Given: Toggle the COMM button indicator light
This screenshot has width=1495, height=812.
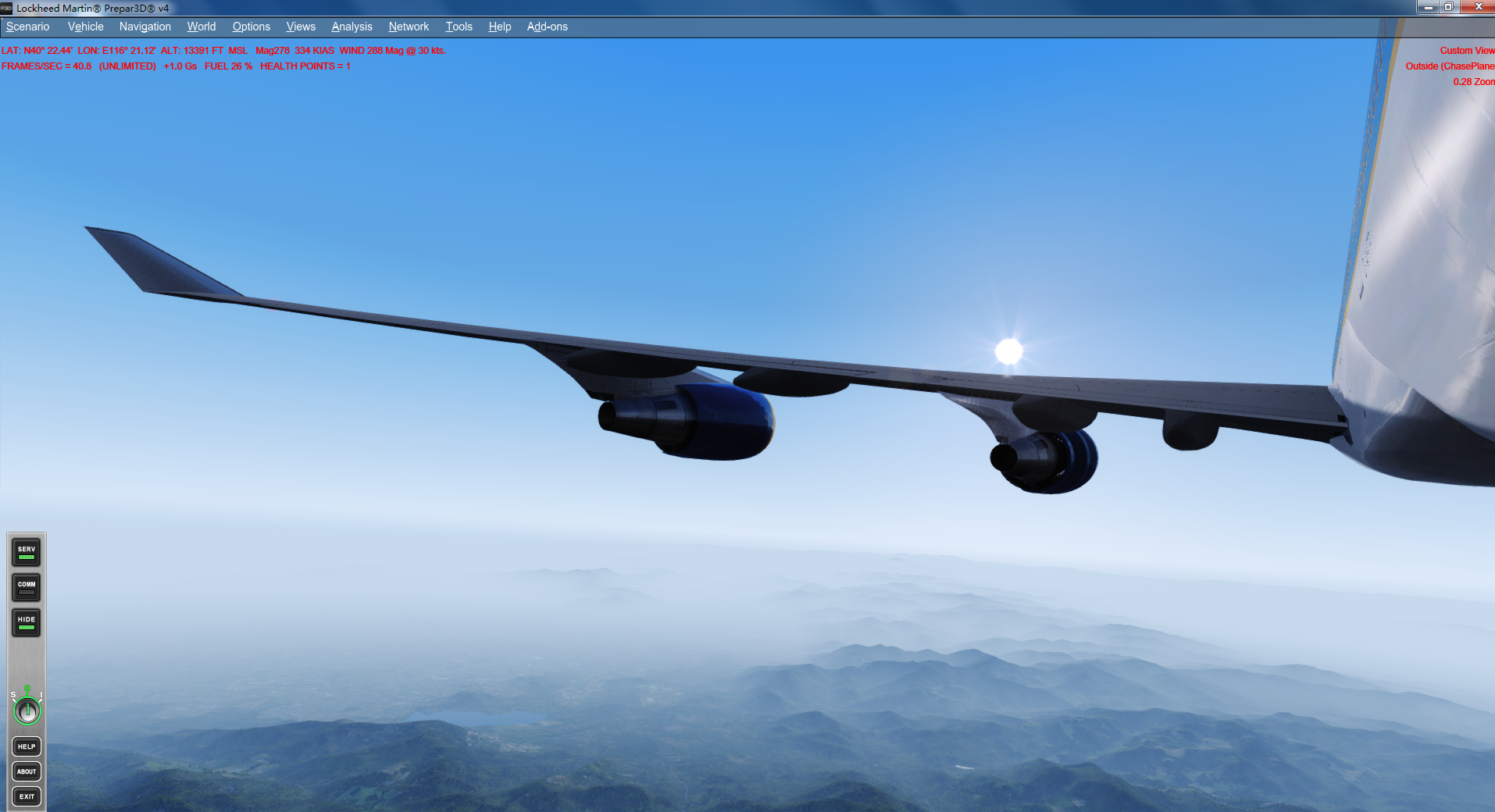Looking at the screenshot, I should pyautogui.click(x=27, y=593).
